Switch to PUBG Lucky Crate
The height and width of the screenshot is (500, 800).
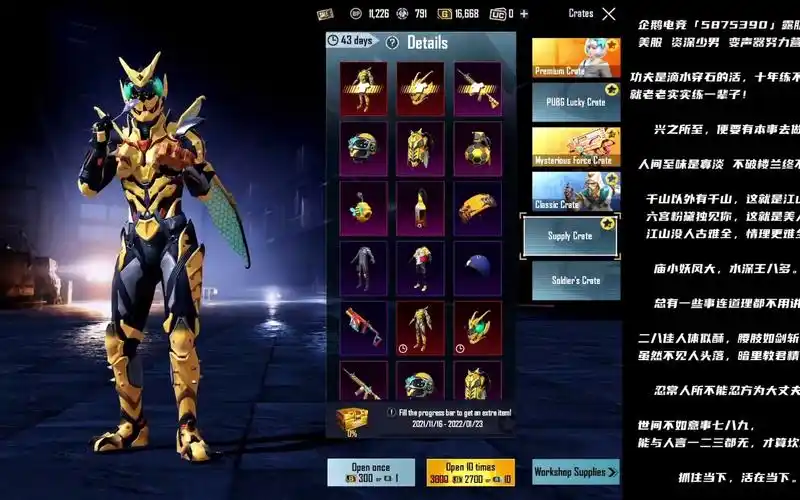click(575, 102)
